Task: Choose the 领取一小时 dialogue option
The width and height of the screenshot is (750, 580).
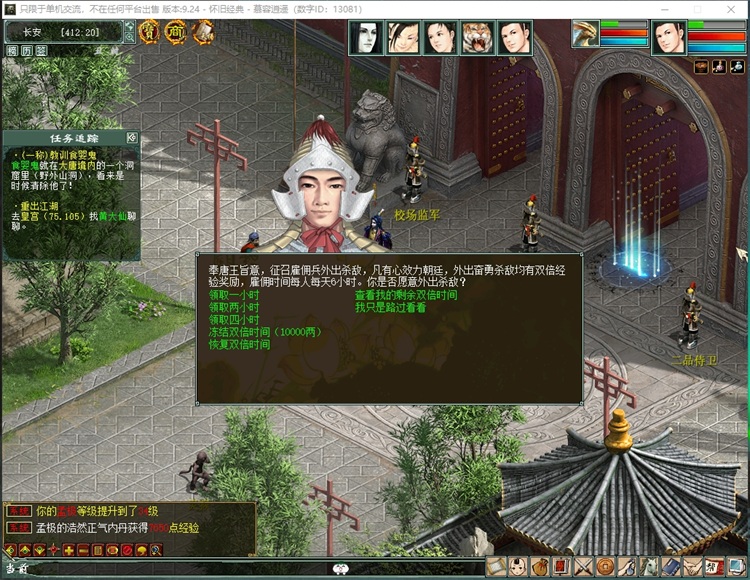Action: coord(234,295)
